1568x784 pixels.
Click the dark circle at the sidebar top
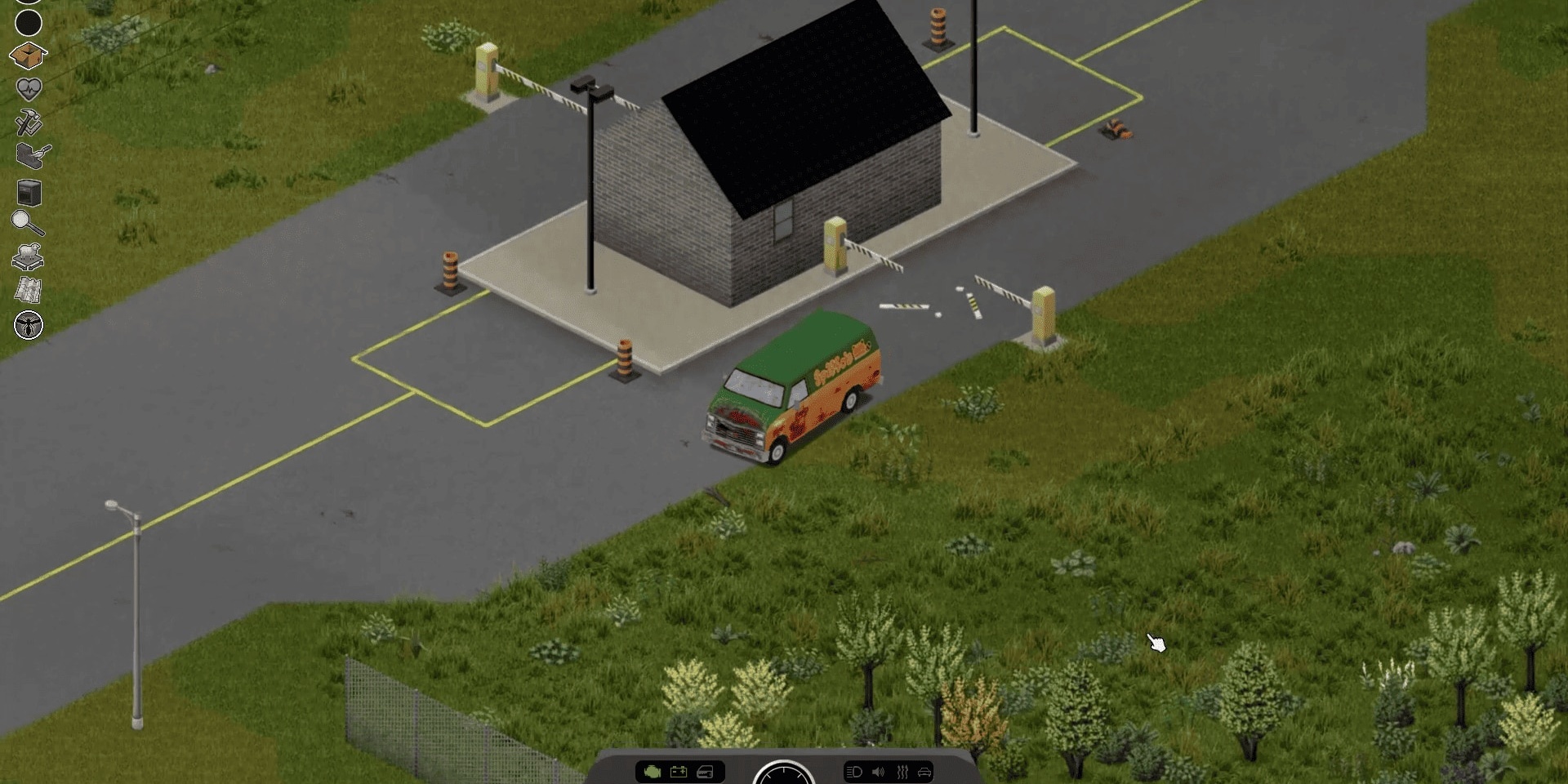pos(29,24)
